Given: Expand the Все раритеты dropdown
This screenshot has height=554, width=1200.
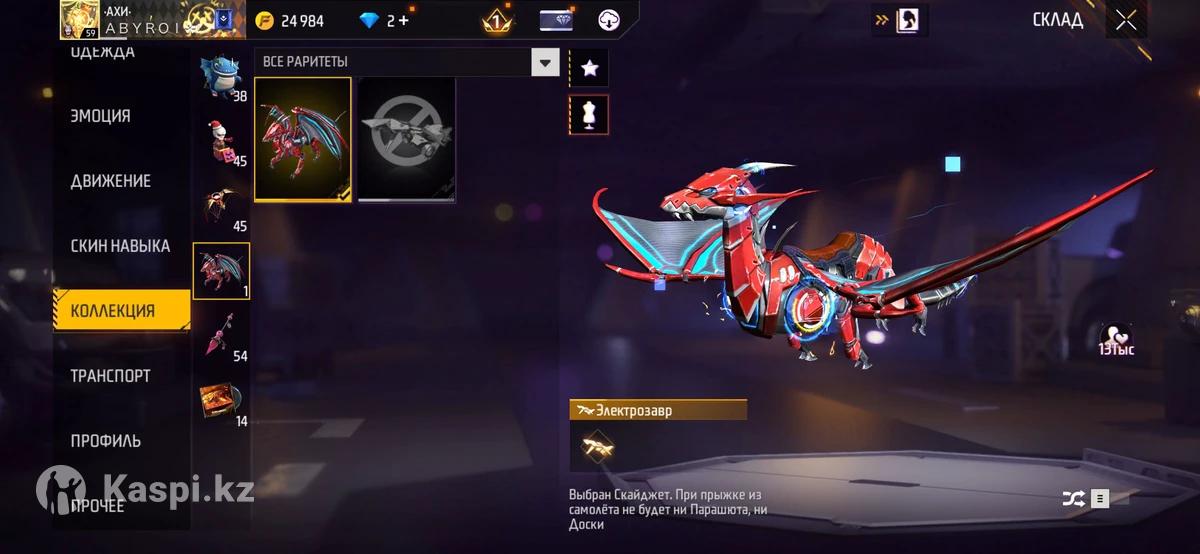Looking at the screenshot, I should click(x=544, y=62).
